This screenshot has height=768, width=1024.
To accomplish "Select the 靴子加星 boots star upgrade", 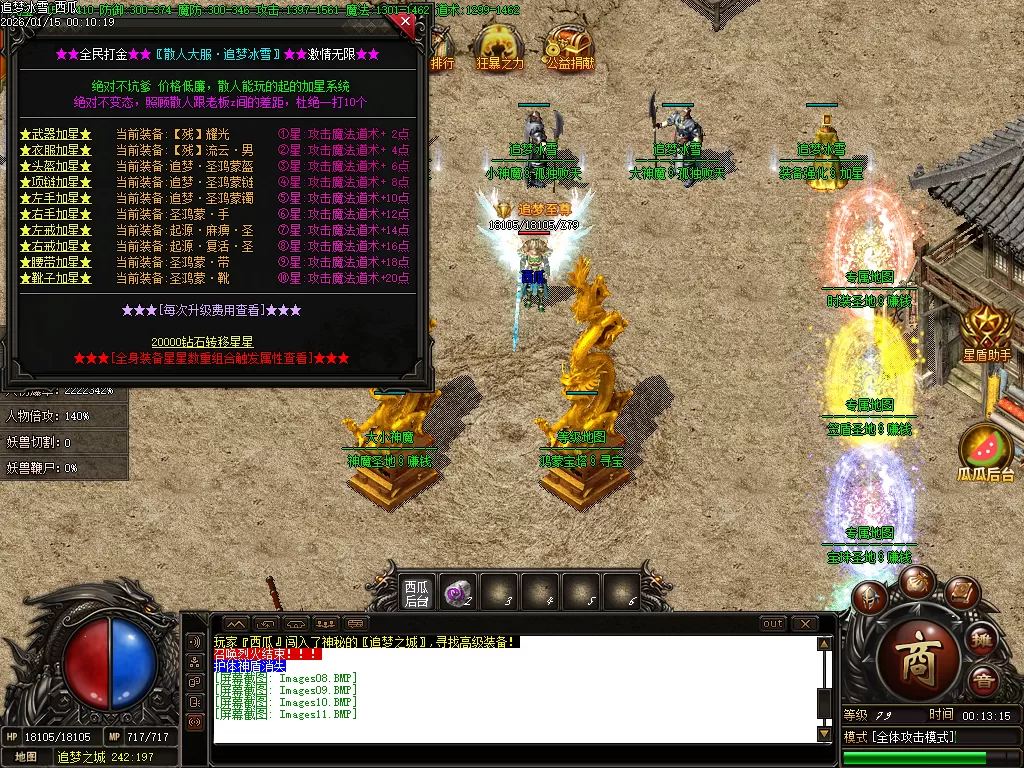I will point(56,278).
